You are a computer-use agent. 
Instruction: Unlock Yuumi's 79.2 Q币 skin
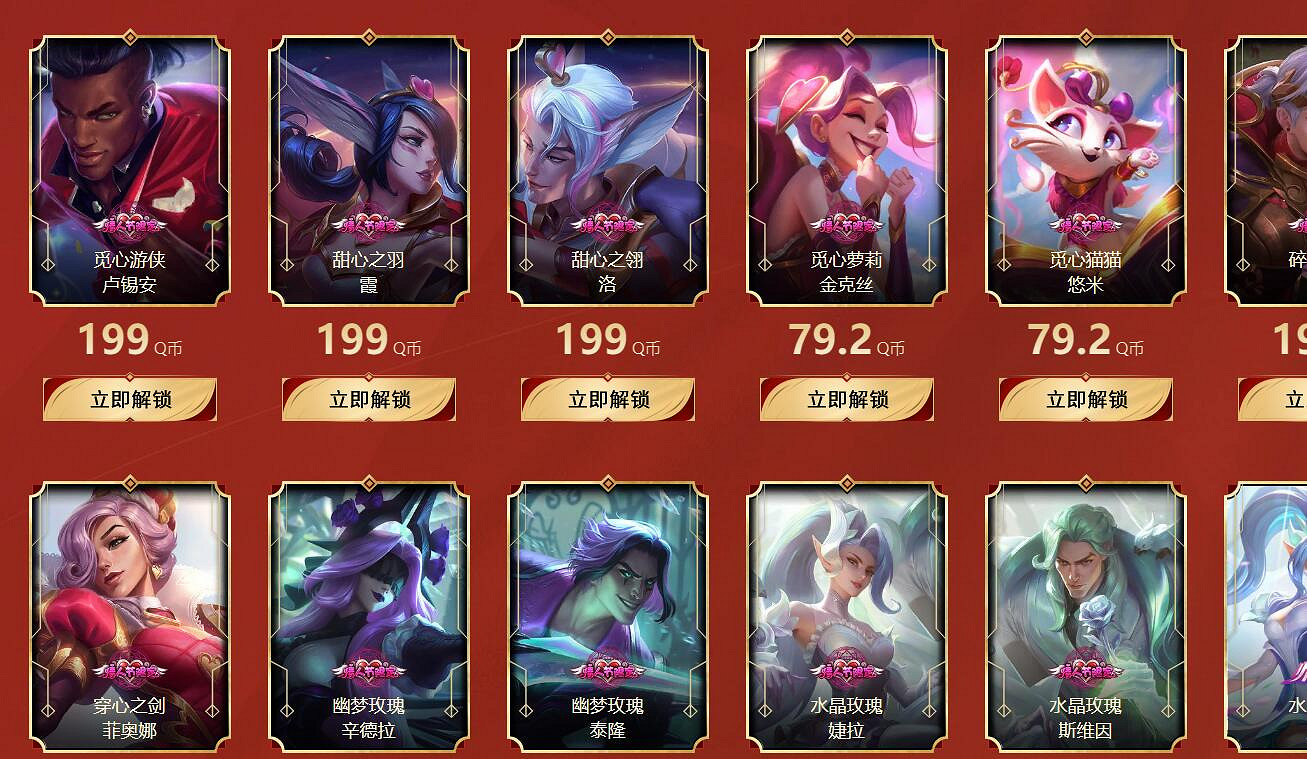(1084, 399)
